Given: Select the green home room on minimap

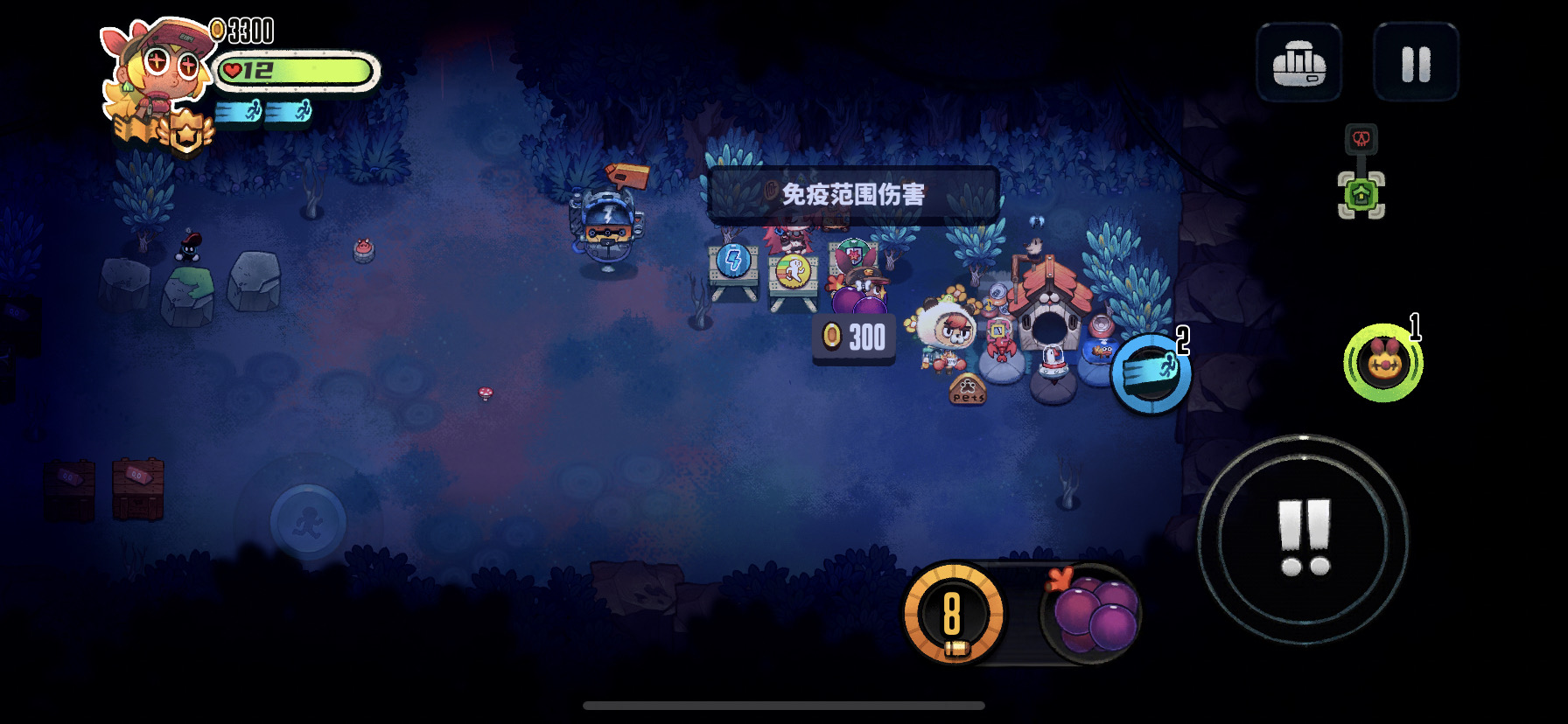Looking at the screenshot, I should [x=1361, y=194].
